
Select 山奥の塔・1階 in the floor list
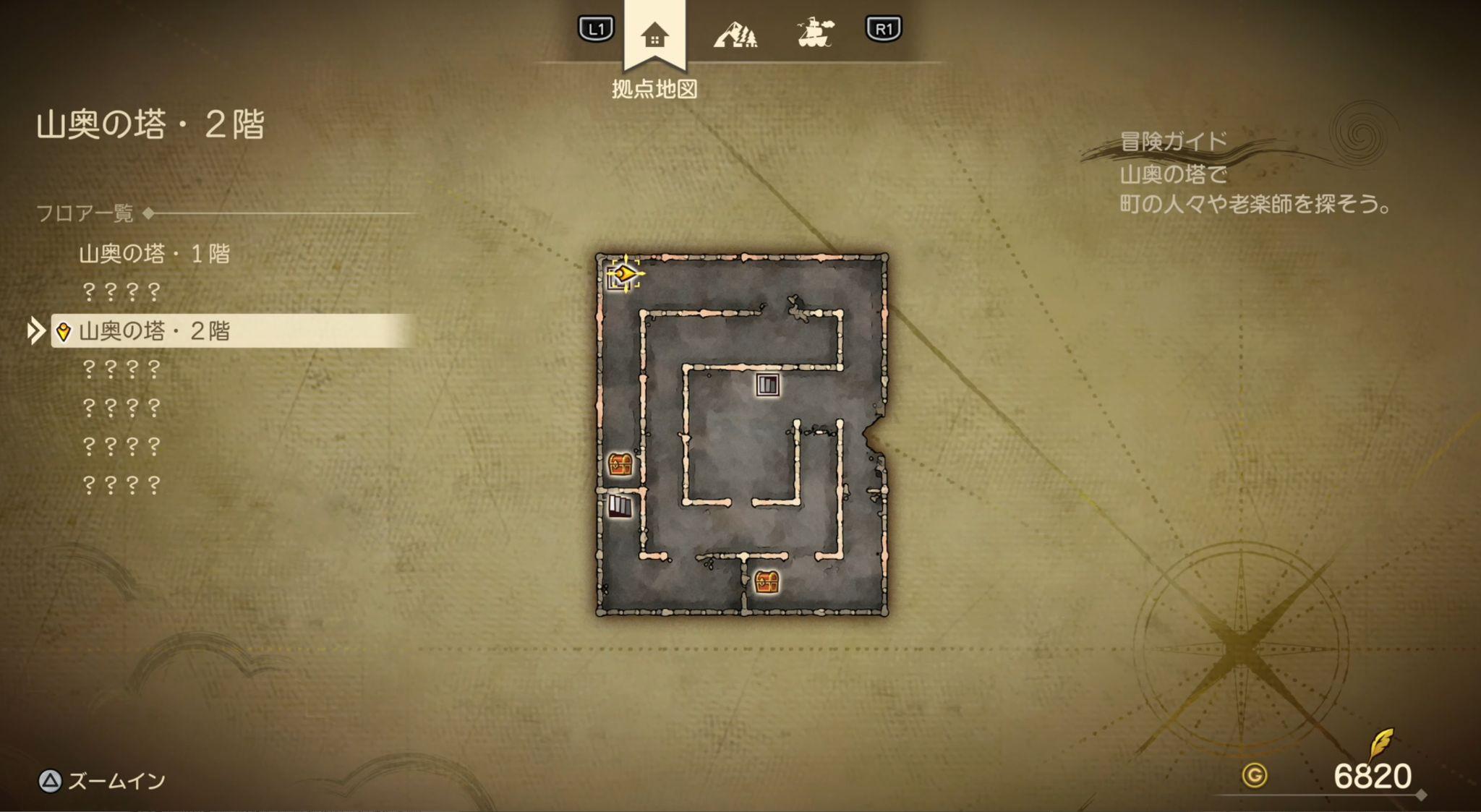pos(154,254)
